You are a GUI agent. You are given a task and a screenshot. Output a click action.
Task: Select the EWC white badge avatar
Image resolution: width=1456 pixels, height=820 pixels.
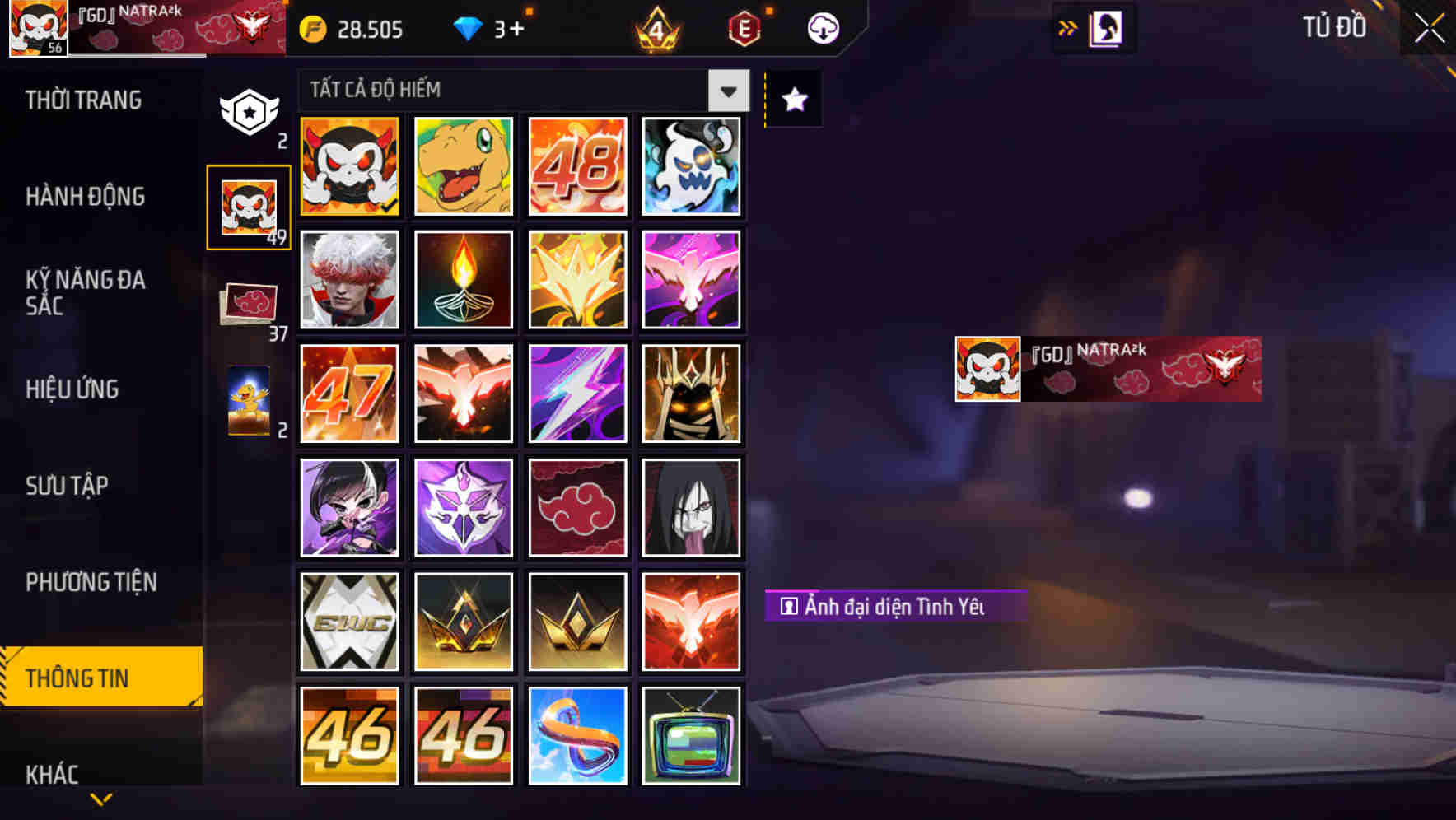pos(348,621)
